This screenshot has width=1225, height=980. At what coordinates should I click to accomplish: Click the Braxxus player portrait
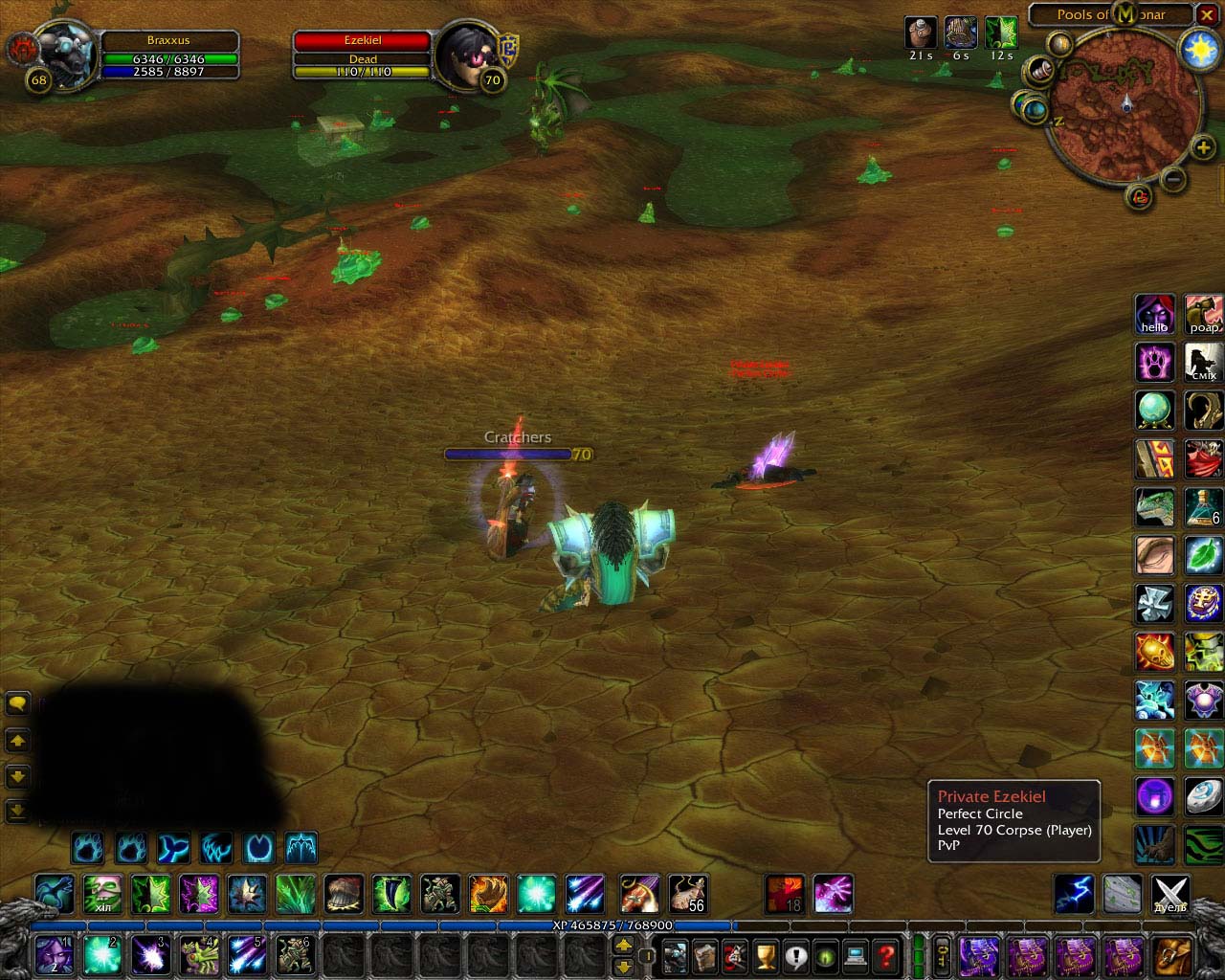[64, 55]
